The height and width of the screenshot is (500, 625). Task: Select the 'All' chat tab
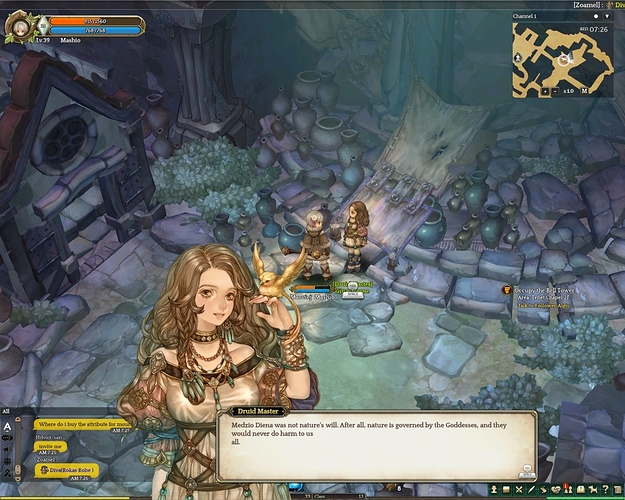(x=6, y=410)
